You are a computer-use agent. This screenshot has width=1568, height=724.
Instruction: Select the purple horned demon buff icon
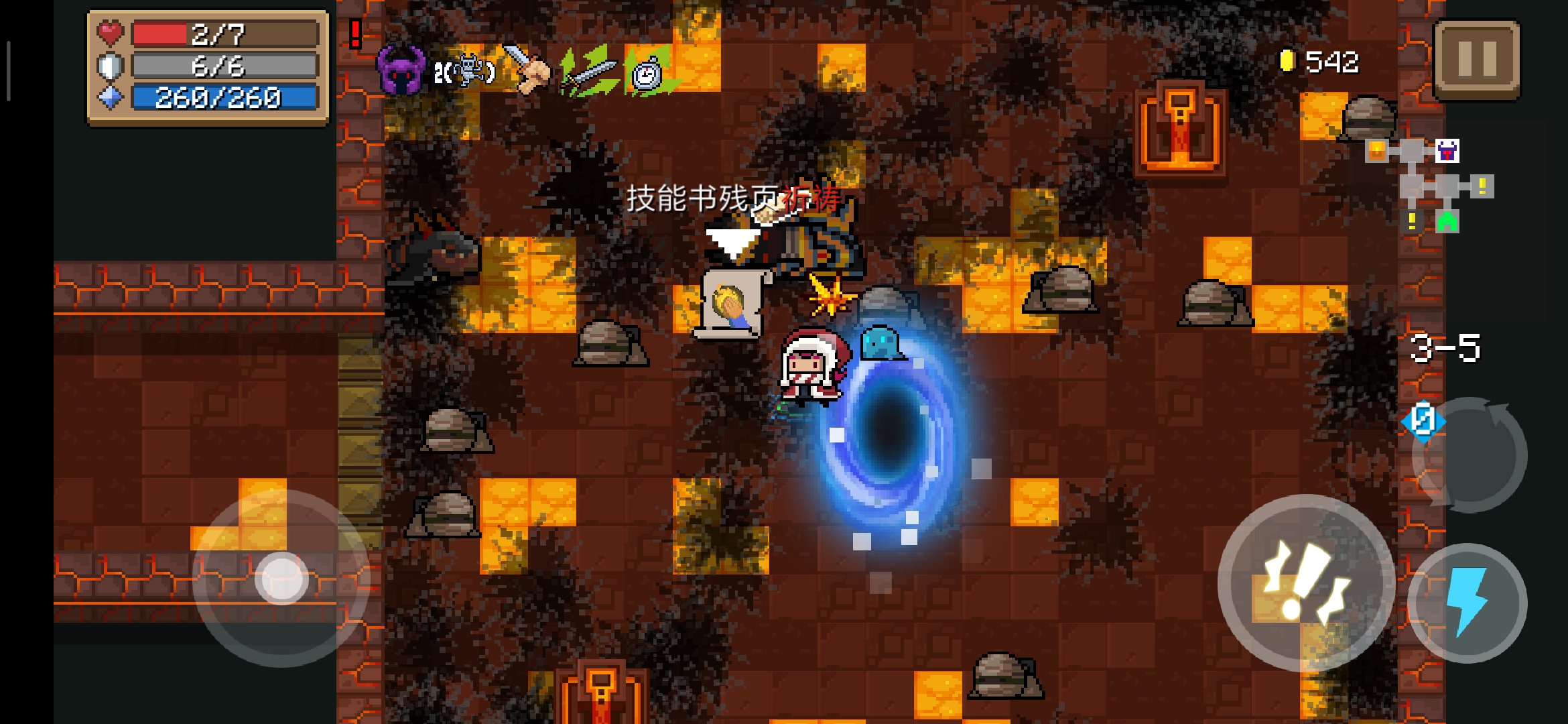pos(401,70)
